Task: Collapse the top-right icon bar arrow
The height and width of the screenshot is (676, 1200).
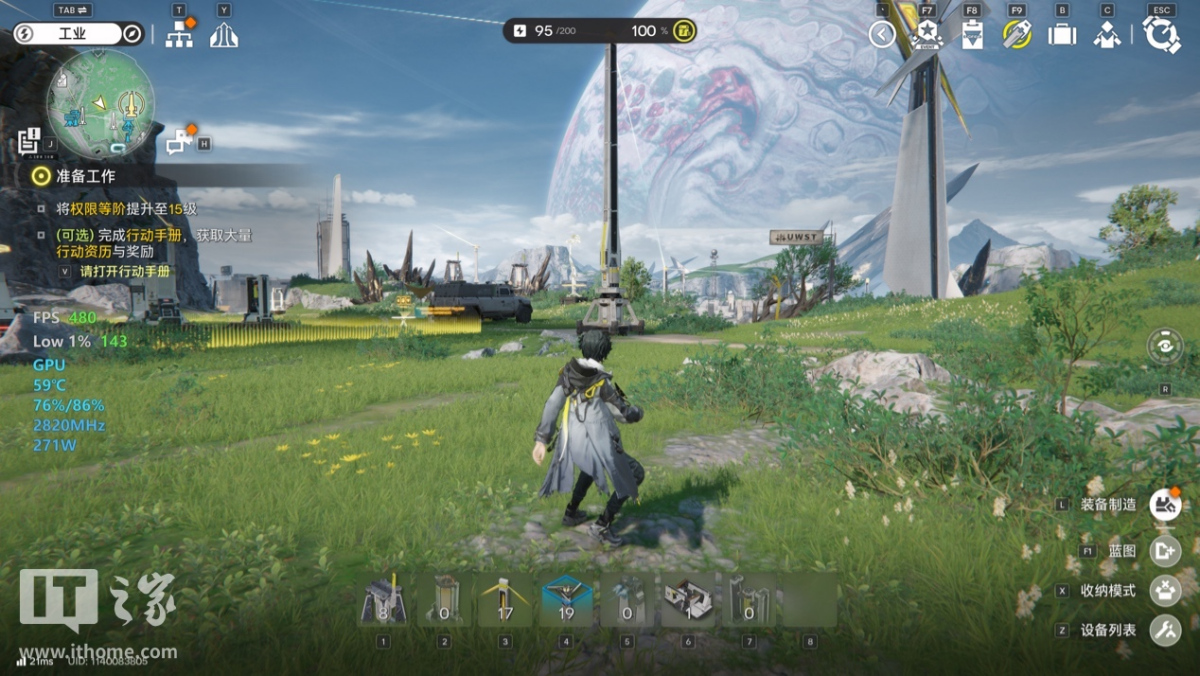Action: coord(882,35)
